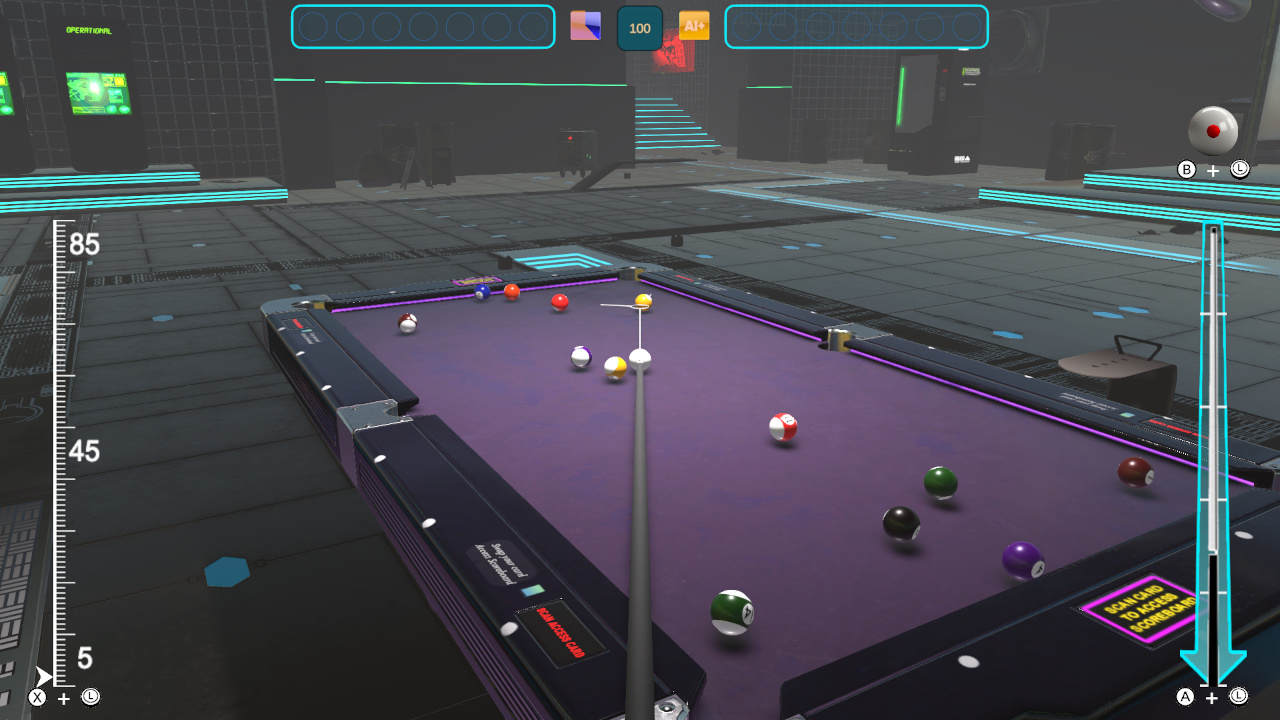1280x720 pixels.
Task: Click the 100 chip balance indicator
Action: pyautogui.click(x=640, y=28)
